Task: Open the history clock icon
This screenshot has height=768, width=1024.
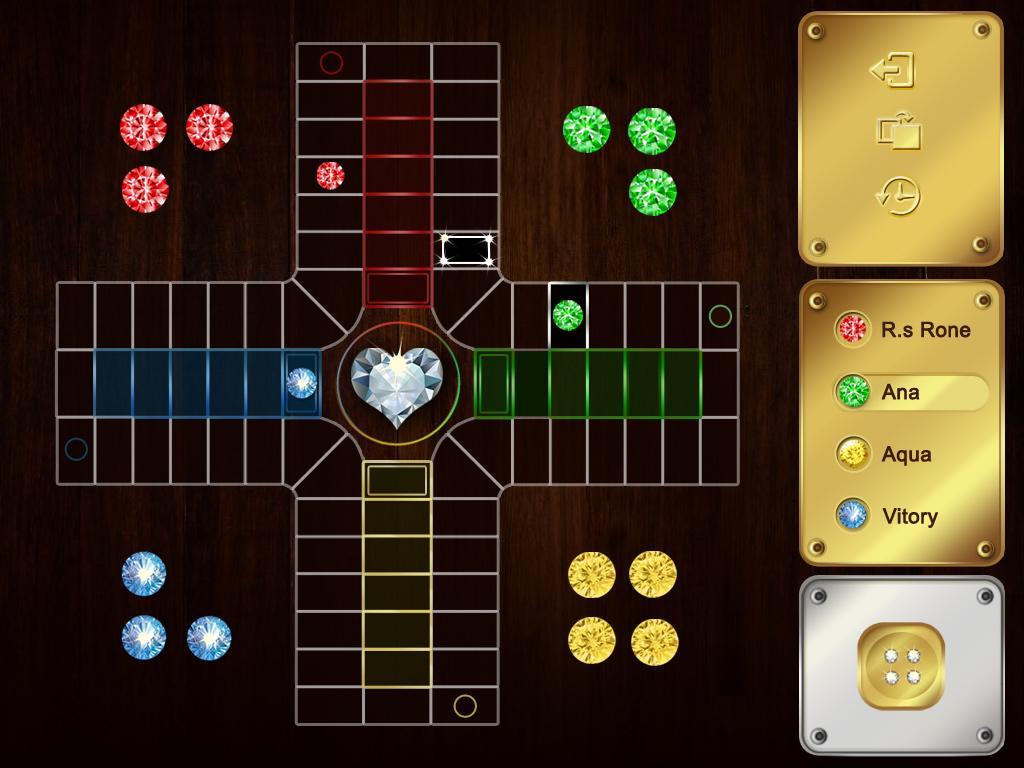Action: pyautogui.click(x=898, y=195)
